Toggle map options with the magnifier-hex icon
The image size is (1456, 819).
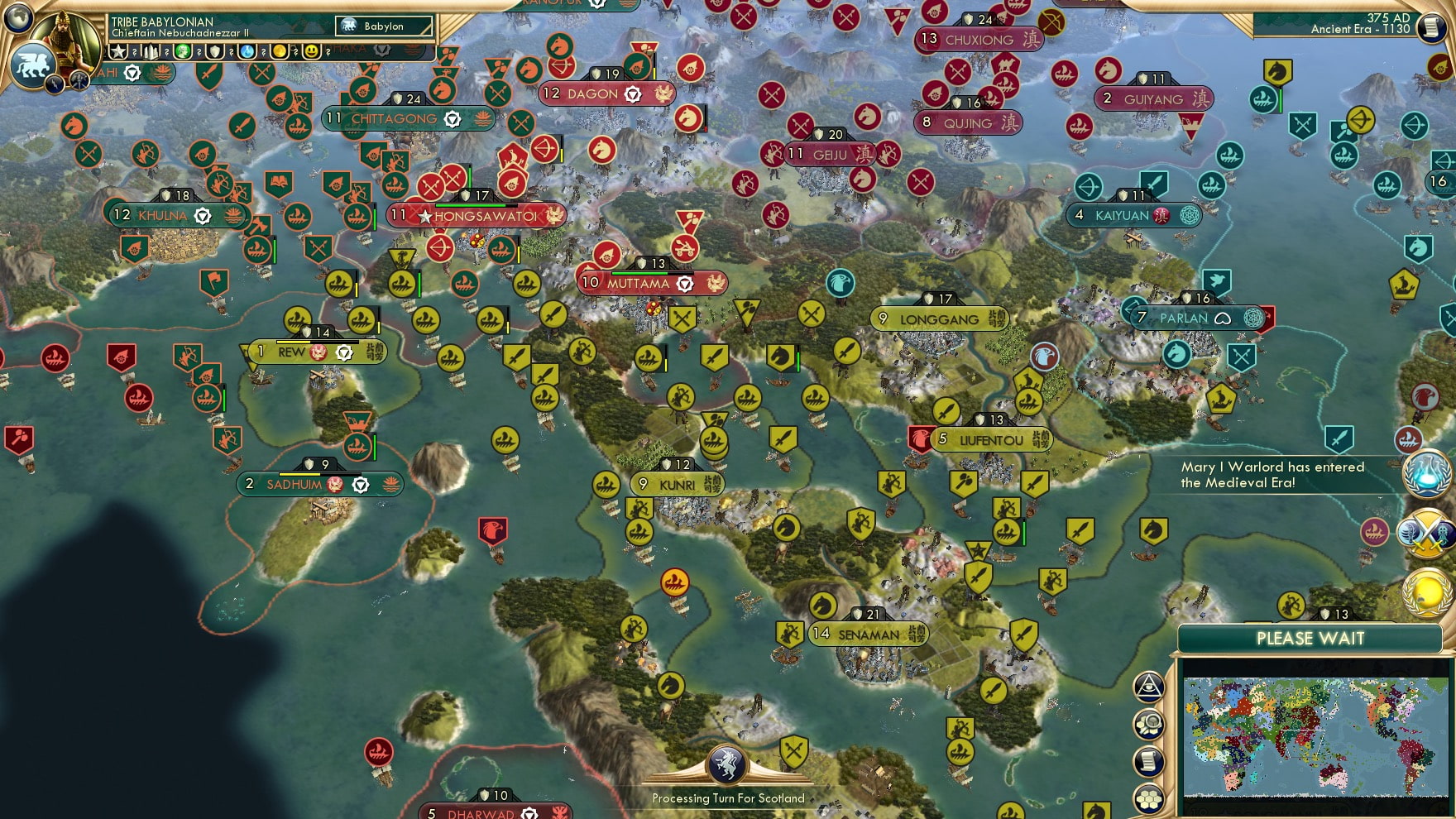(x=1148, y=724)
